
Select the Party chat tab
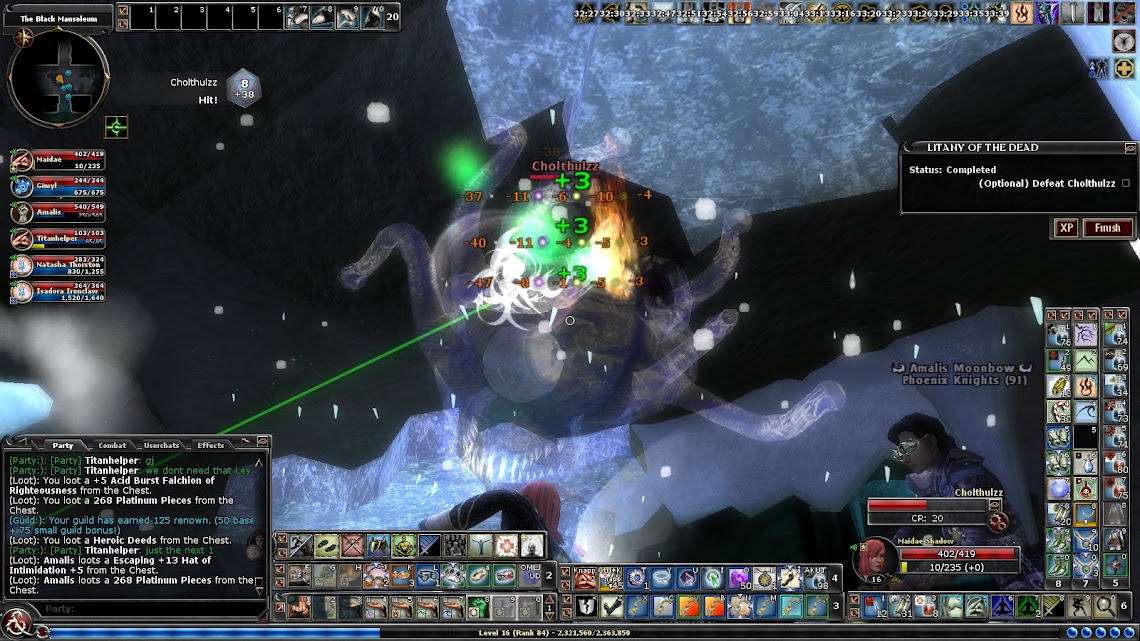(x=63, y=445)
